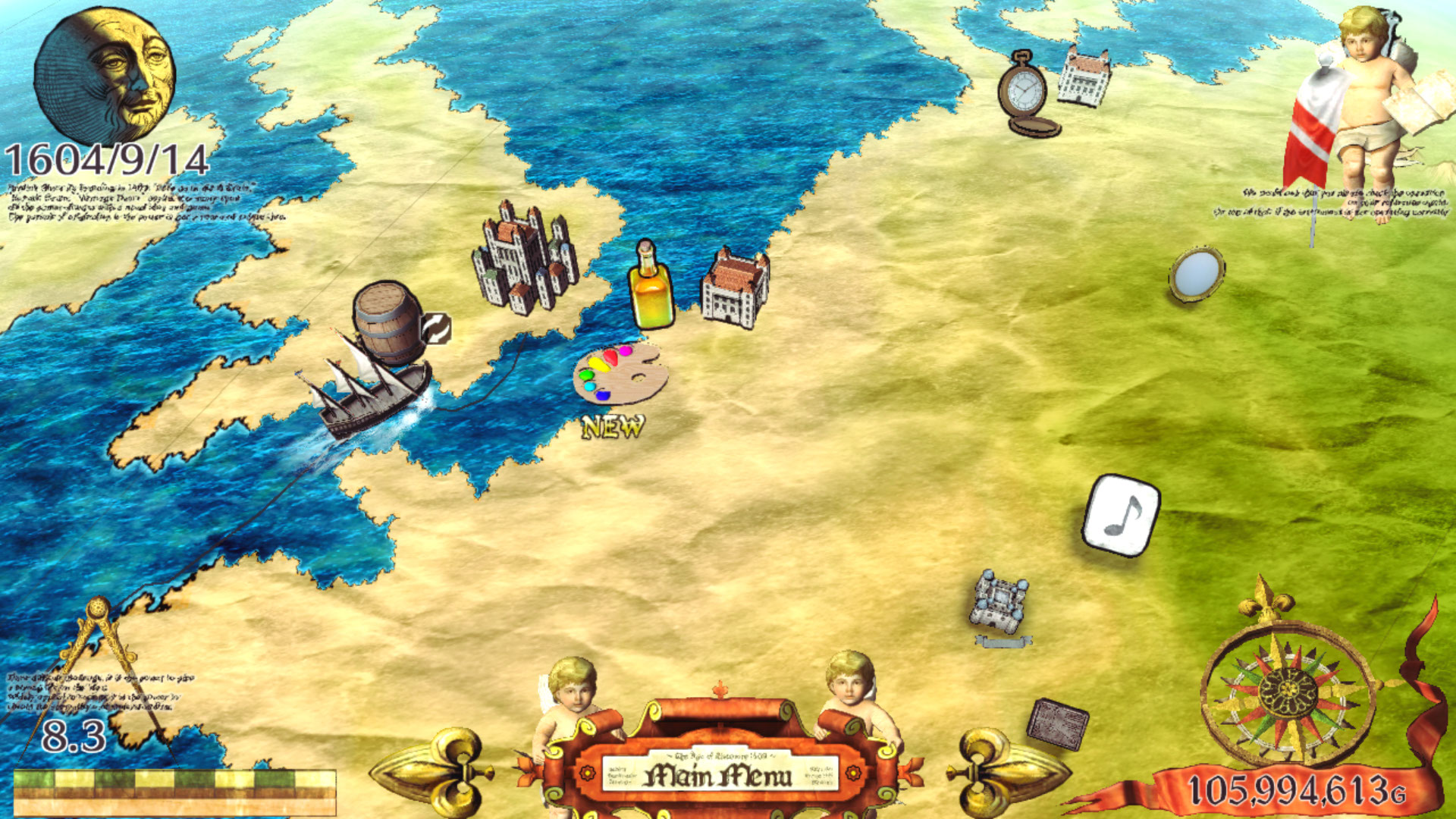Select the large castle city
The height and width of the screenshot is (819, 1456).
525,258
